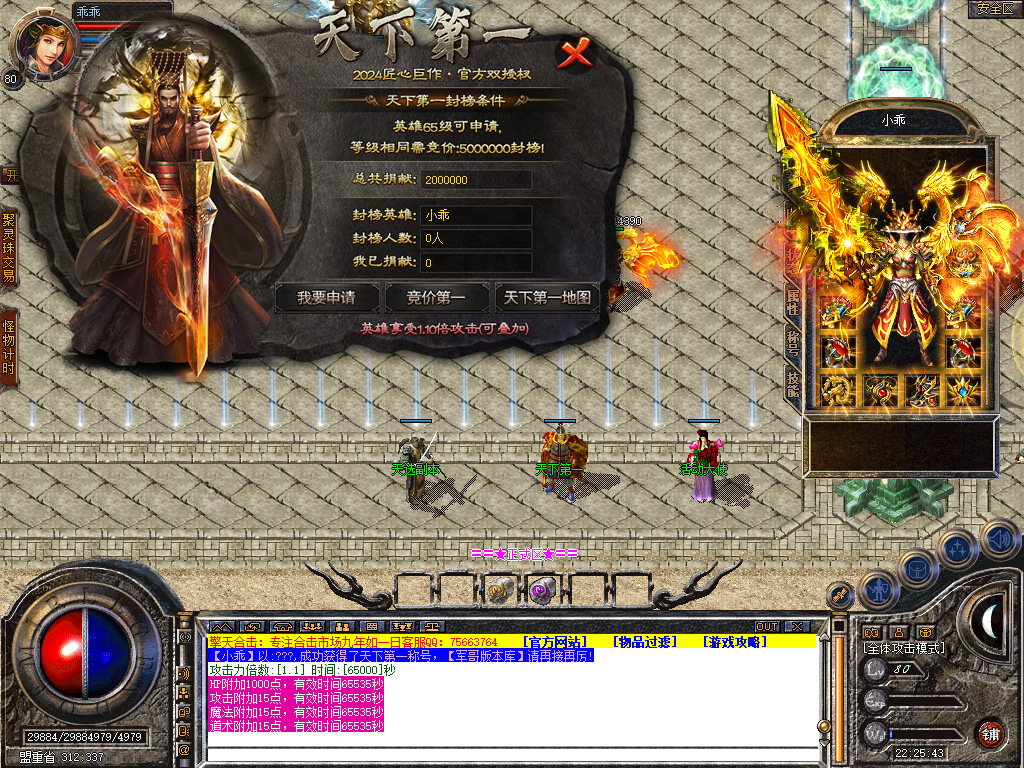Use the scroll item in quick slot

click(499, 590)
